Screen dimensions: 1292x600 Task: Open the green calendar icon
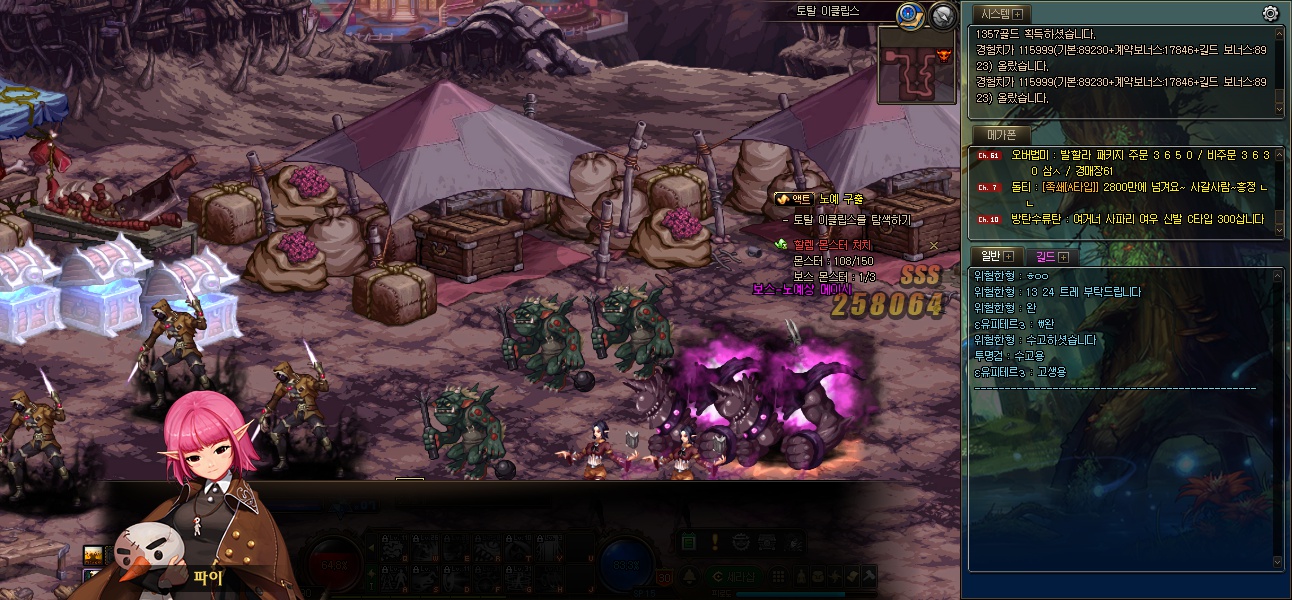(x=689, y=542)
